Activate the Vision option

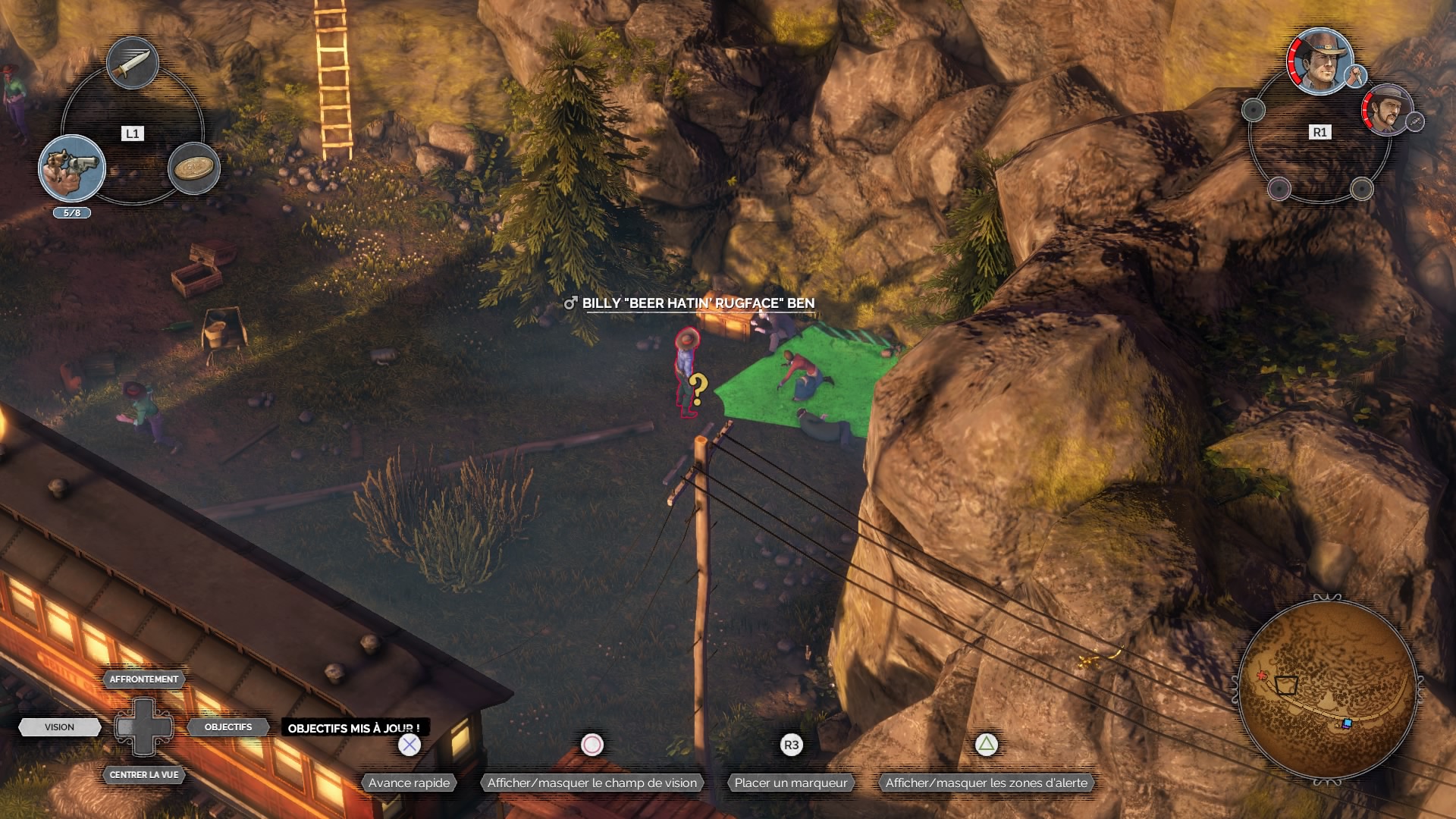(x=59, y=727)
